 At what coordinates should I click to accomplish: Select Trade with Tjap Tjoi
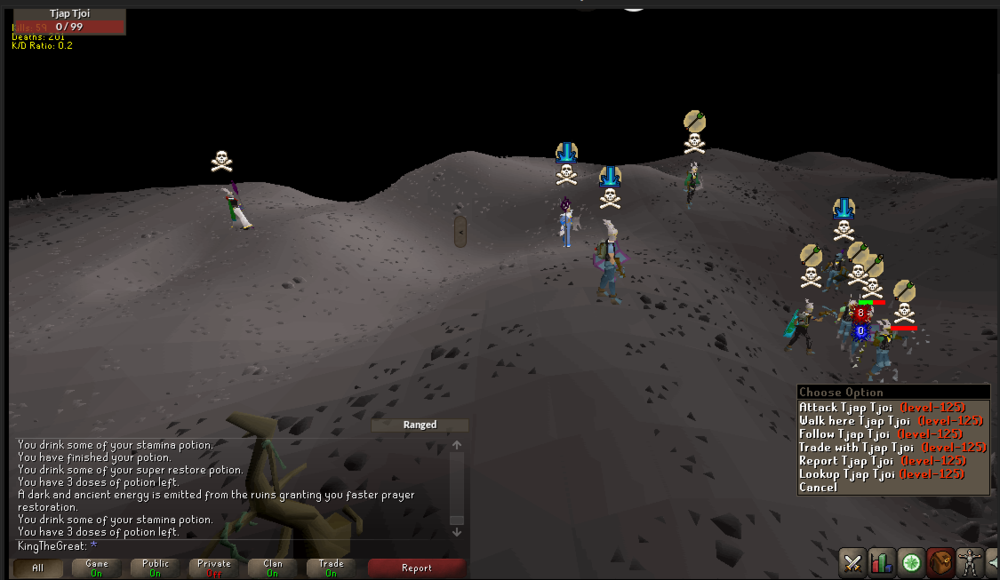(x=891, y=448)
